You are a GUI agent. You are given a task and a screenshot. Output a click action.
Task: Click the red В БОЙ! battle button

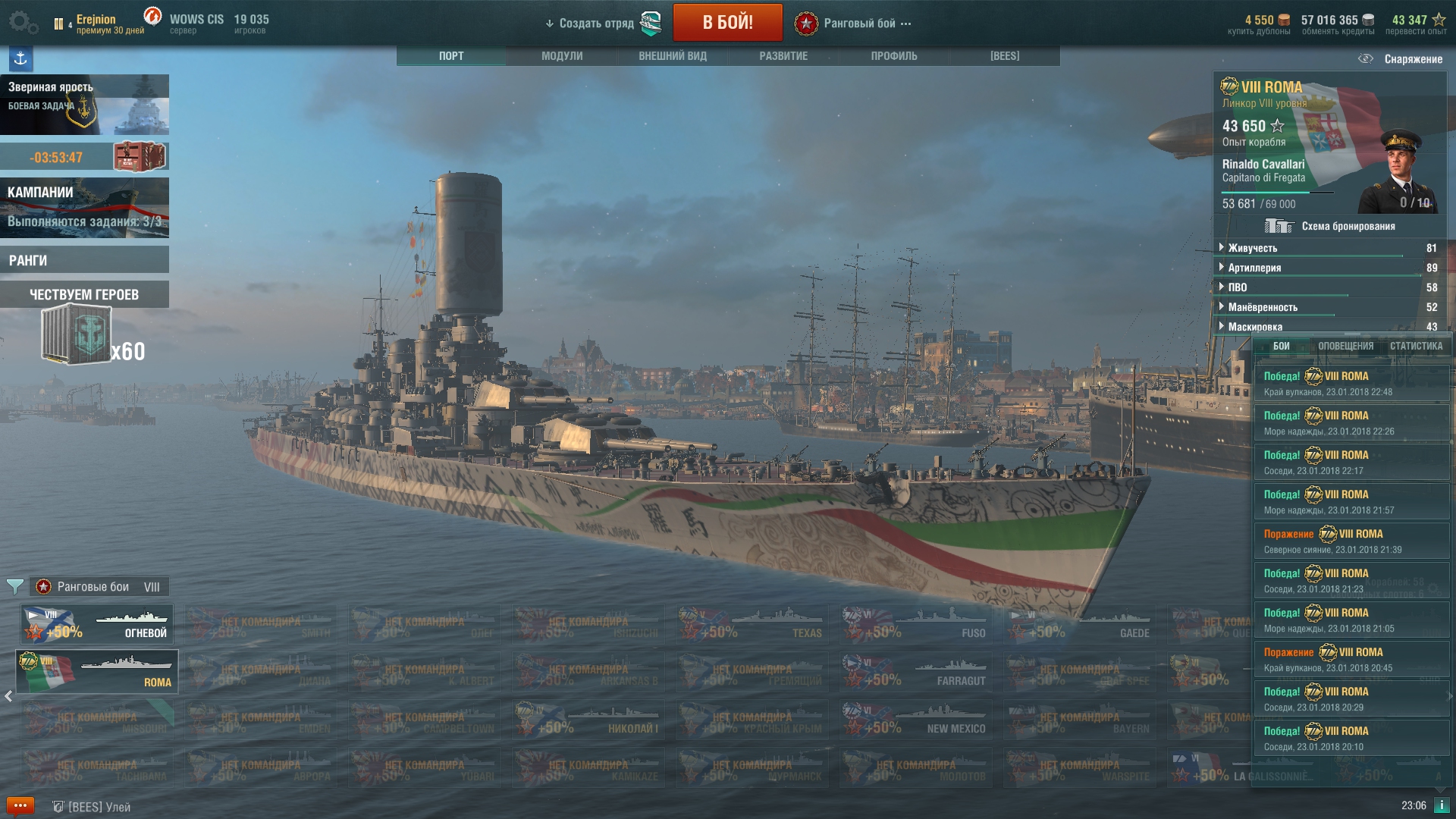pos(727,22)
